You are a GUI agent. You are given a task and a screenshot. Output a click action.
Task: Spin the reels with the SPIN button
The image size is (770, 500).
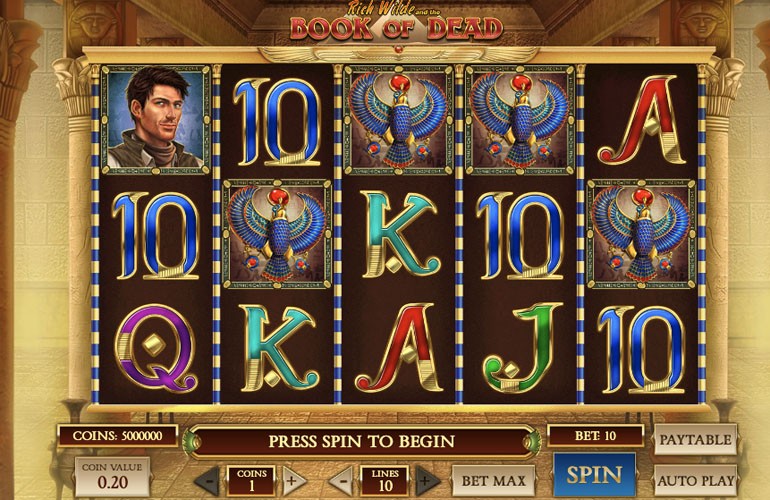click(x=594, y=475)
